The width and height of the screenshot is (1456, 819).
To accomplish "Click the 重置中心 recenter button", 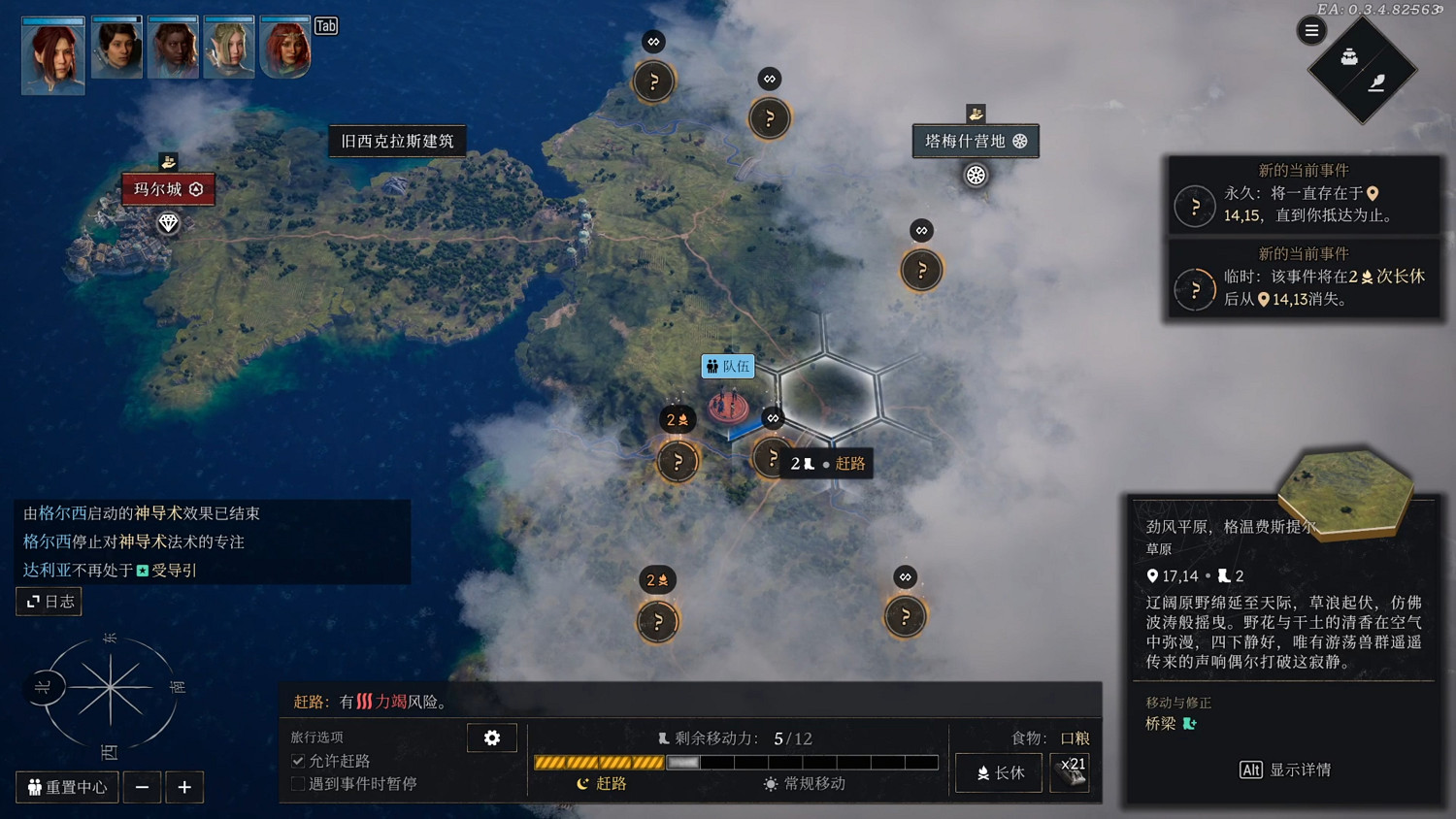I will pos(66,787).
